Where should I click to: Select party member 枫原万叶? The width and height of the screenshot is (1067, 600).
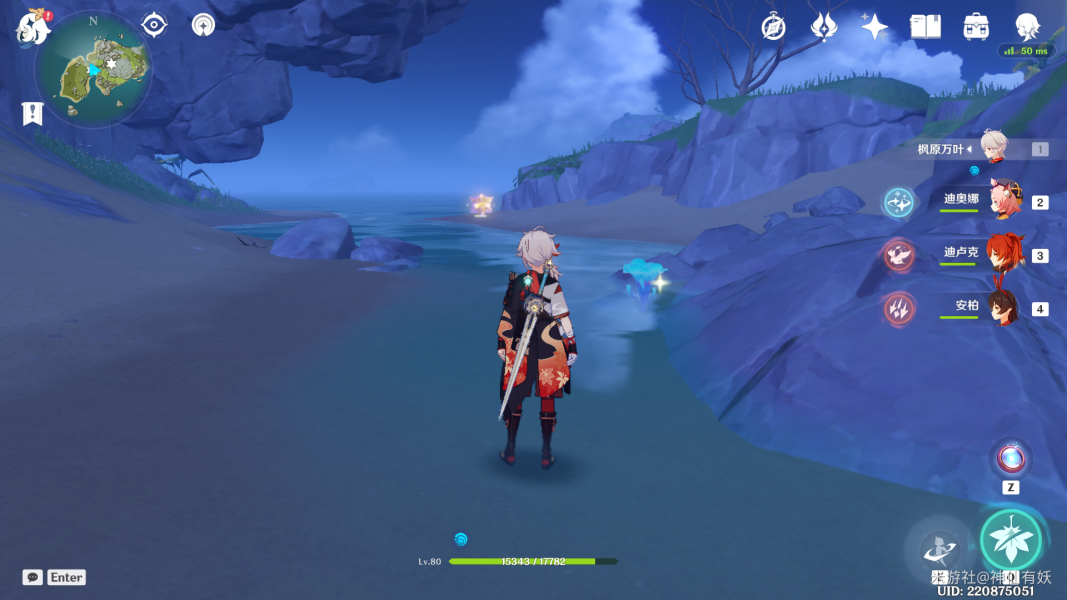[993, 148]
